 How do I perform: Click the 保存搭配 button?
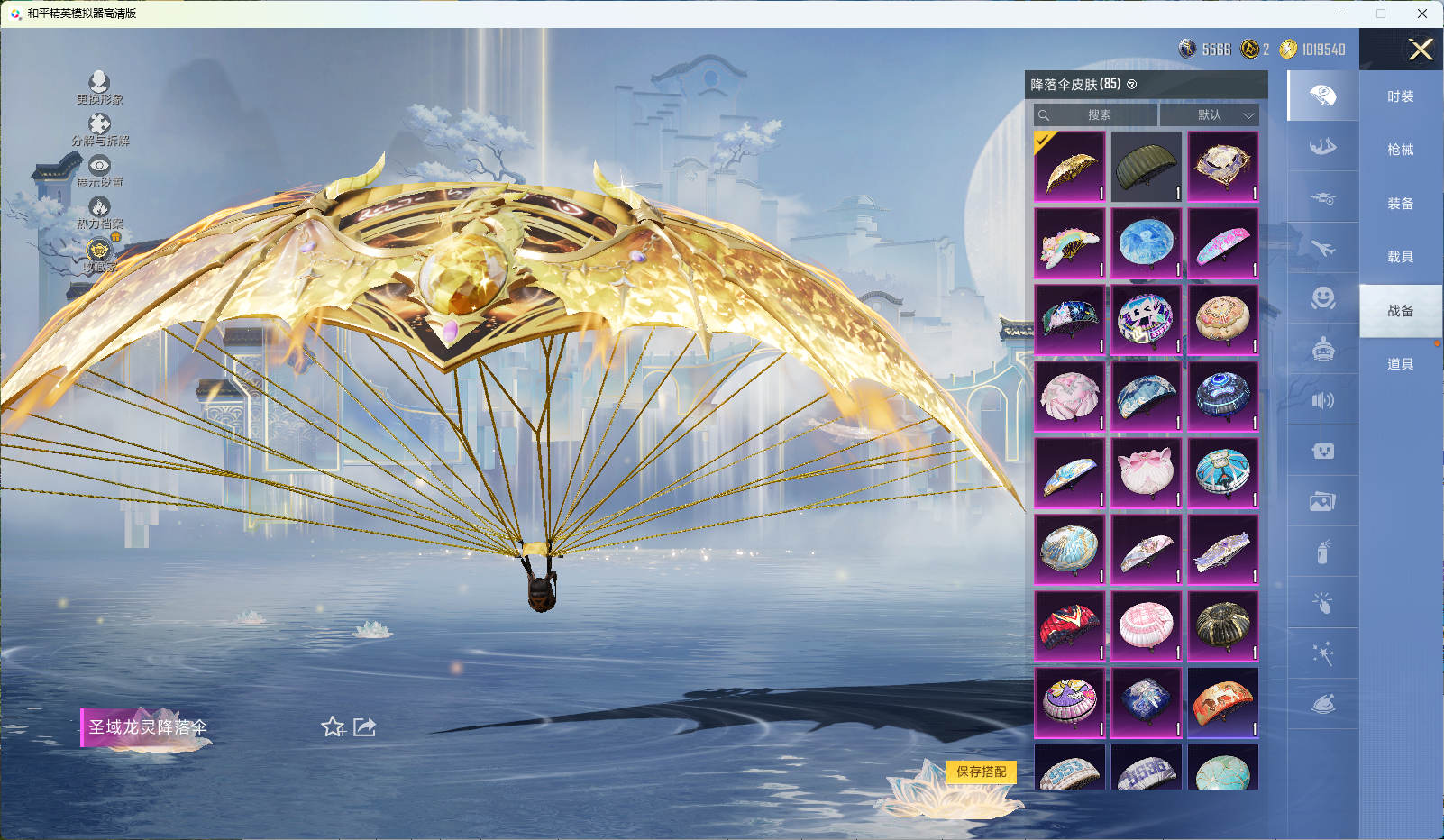tap(981, 772)
